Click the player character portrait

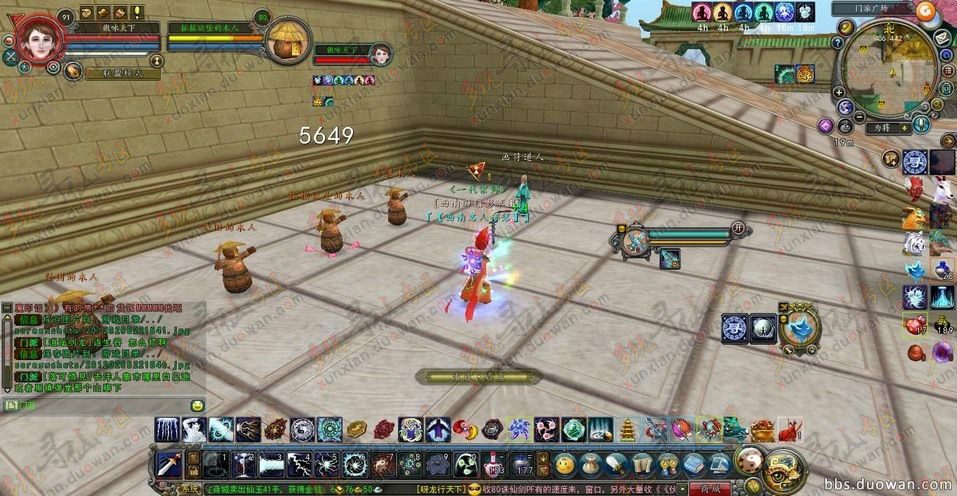point(39,35)
